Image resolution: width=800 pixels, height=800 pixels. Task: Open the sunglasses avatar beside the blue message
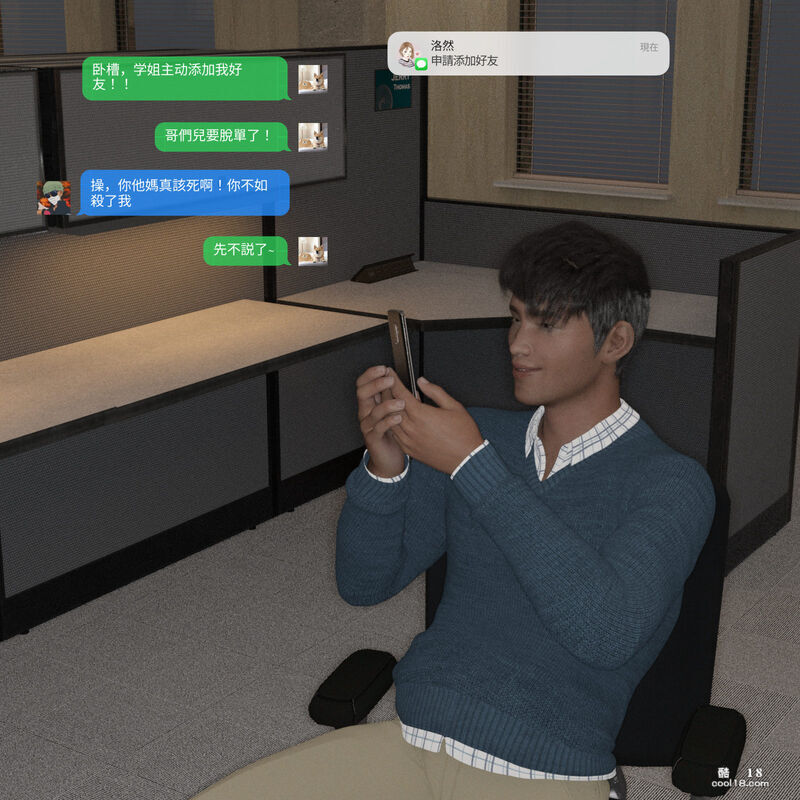[53, 197]
